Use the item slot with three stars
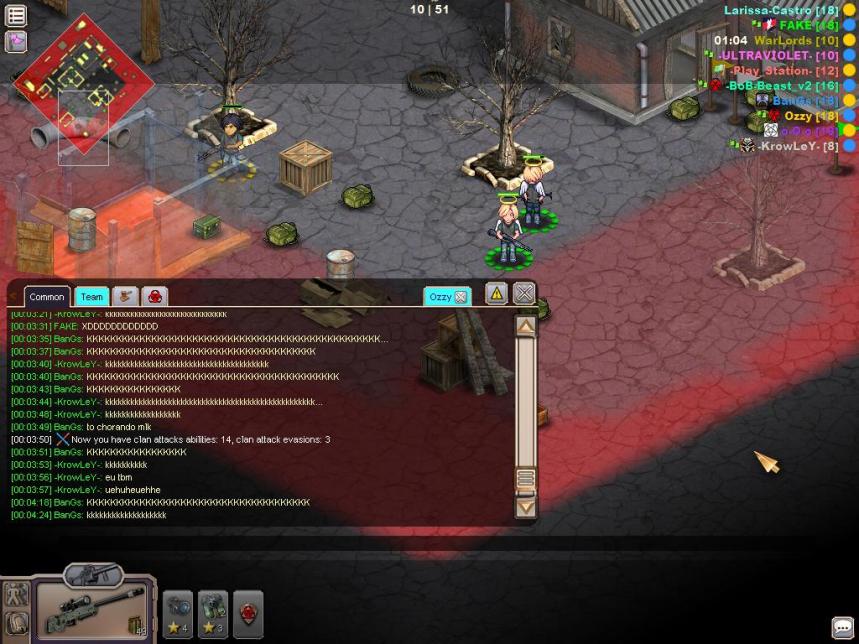The image size is (859, 644). pos(213,612)
